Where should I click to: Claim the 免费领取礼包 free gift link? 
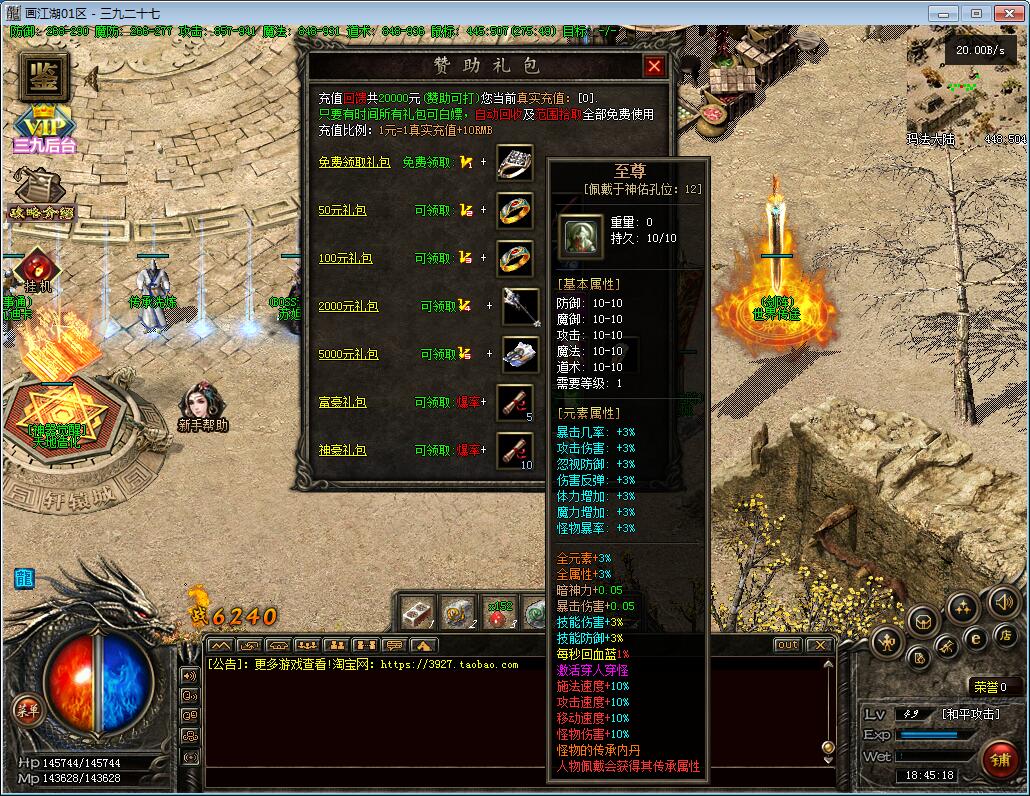(x=354, y=162)
